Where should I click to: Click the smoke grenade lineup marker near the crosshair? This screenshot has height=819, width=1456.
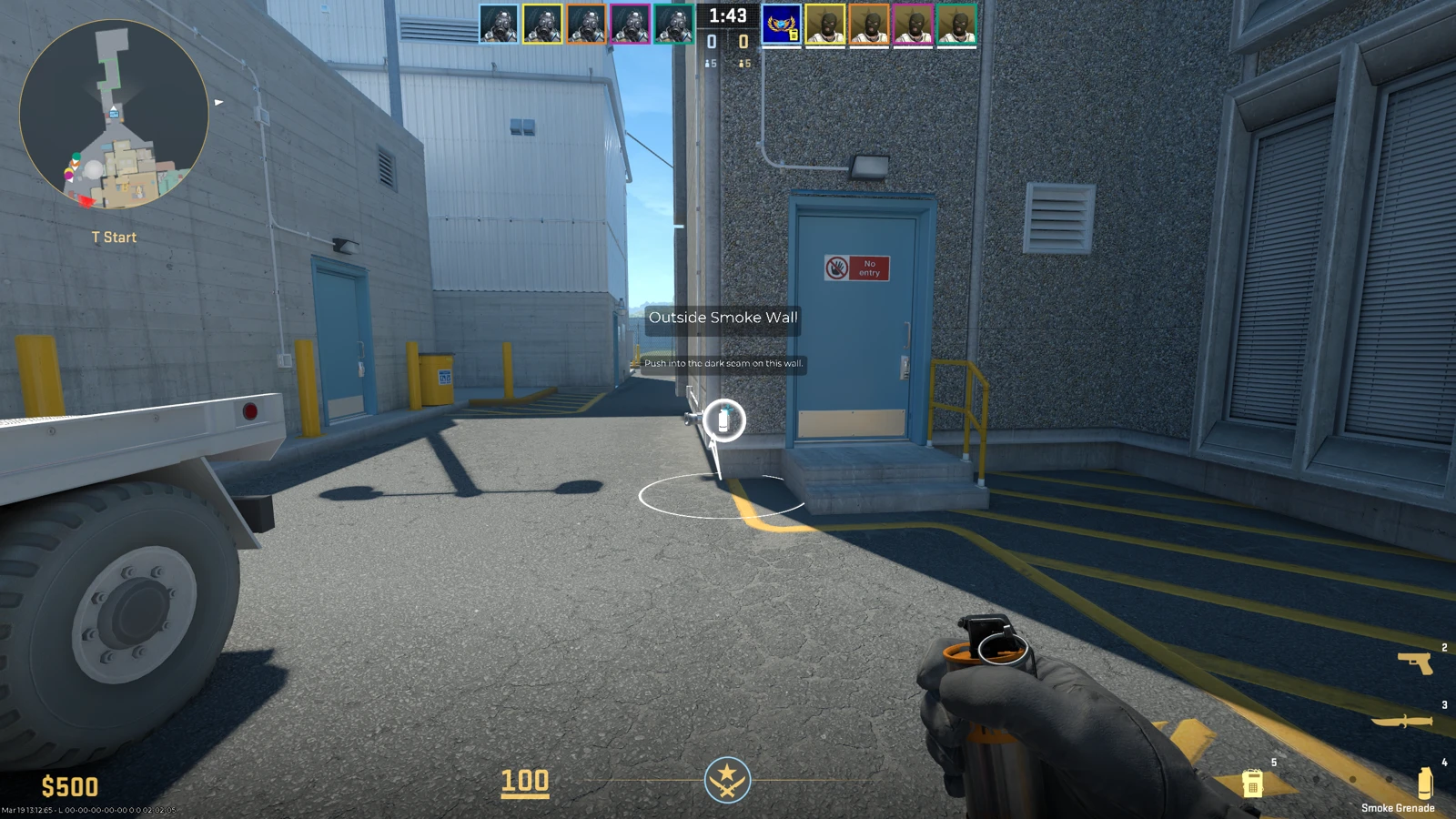point(723,421)
